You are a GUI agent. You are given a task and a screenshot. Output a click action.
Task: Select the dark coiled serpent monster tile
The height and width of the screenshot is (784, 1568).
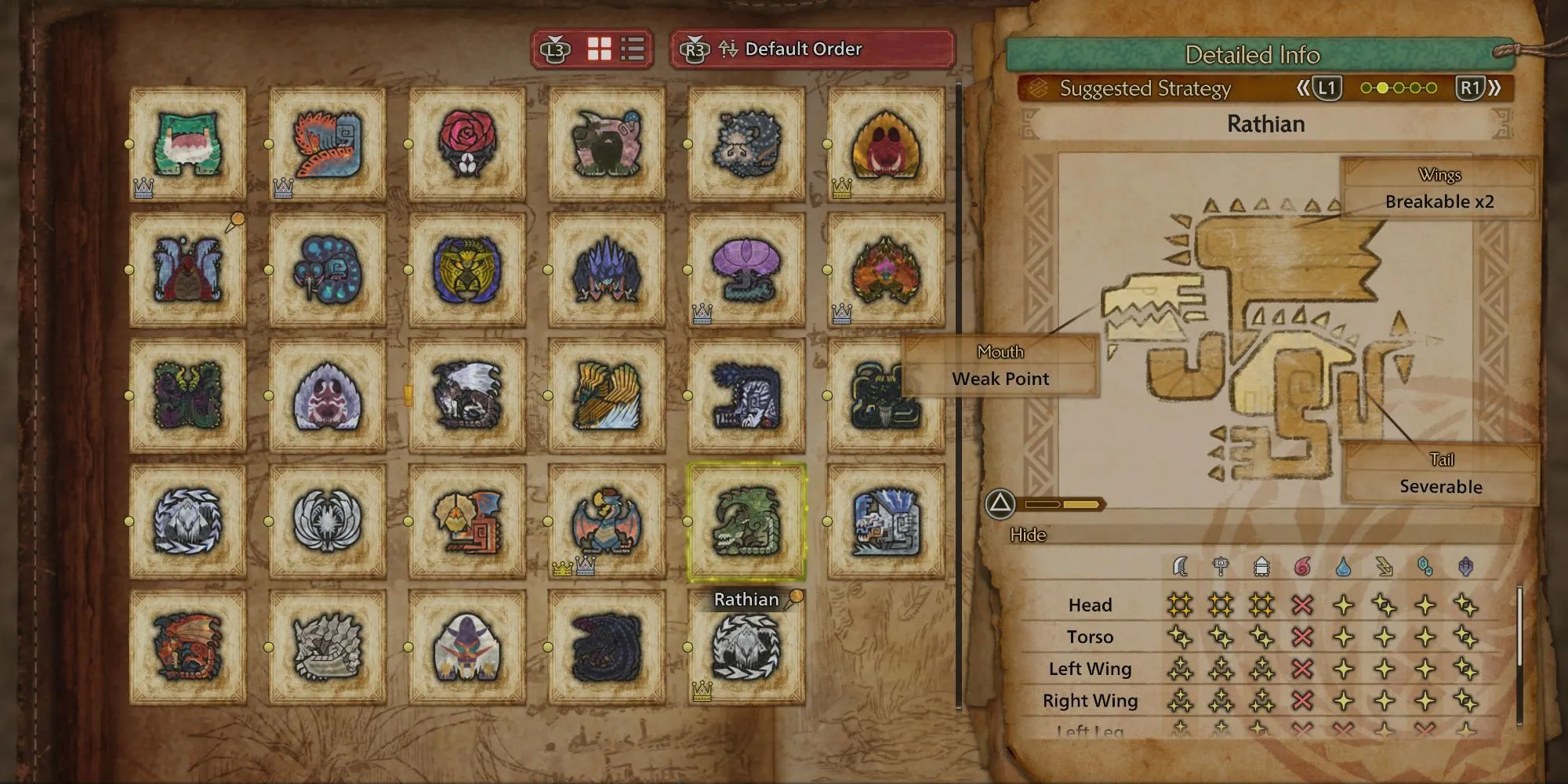[x=607, y=647]
